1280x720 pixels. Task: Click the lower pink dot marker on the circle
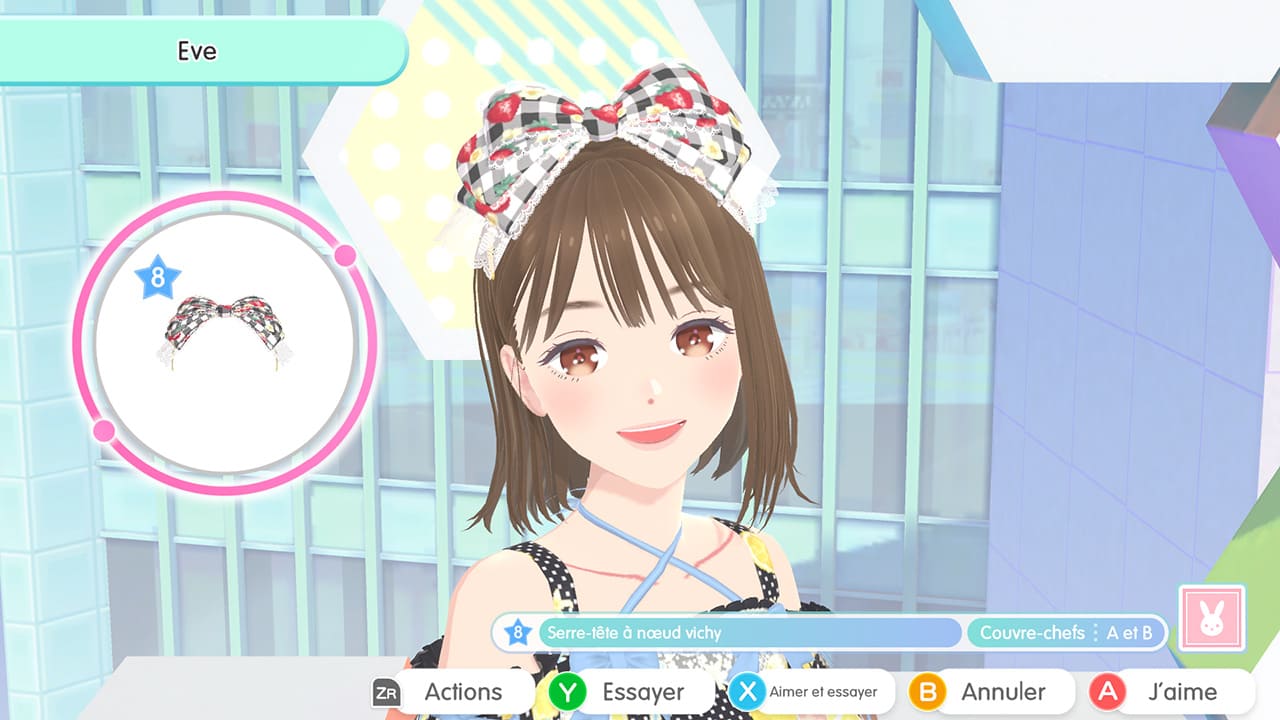[104, 429]
